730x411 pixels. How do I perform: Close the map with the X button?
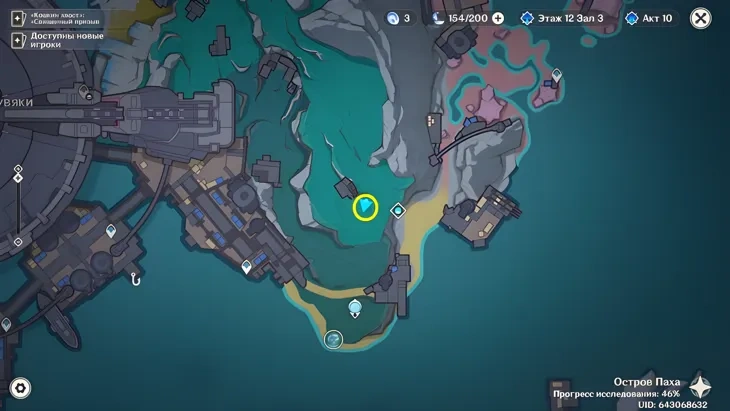click(x=701, y=18)
